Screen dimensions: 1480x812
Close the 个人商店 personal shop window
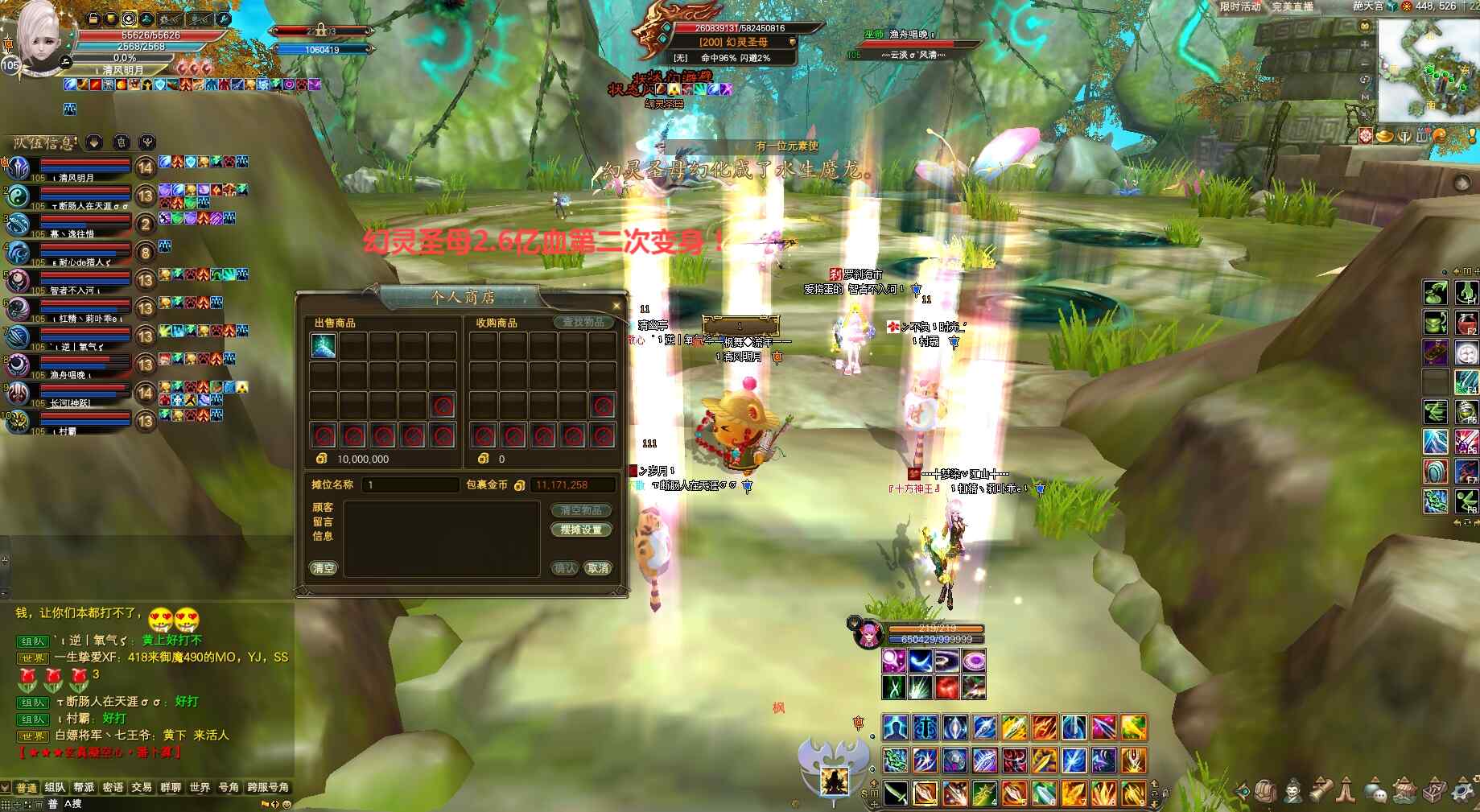coord(616,306)
